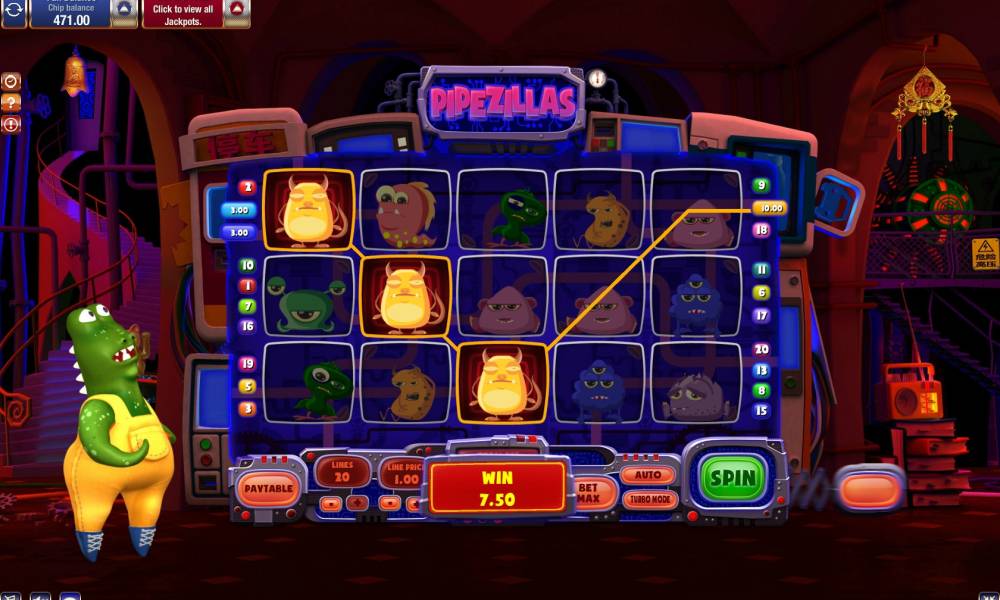Decrease the number of Lines

[x=331, y=503]
